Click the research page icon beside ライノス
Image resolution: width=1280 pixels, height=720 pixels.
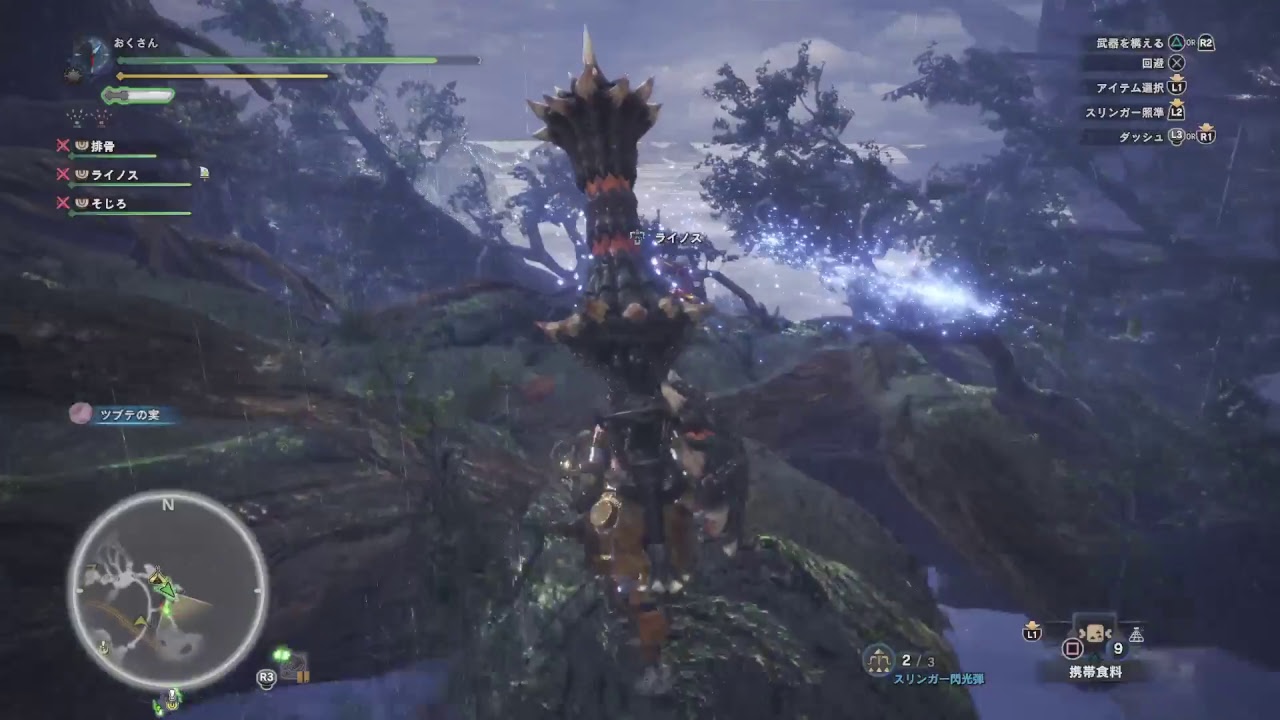pyautogui.click(x=204, y=173)
